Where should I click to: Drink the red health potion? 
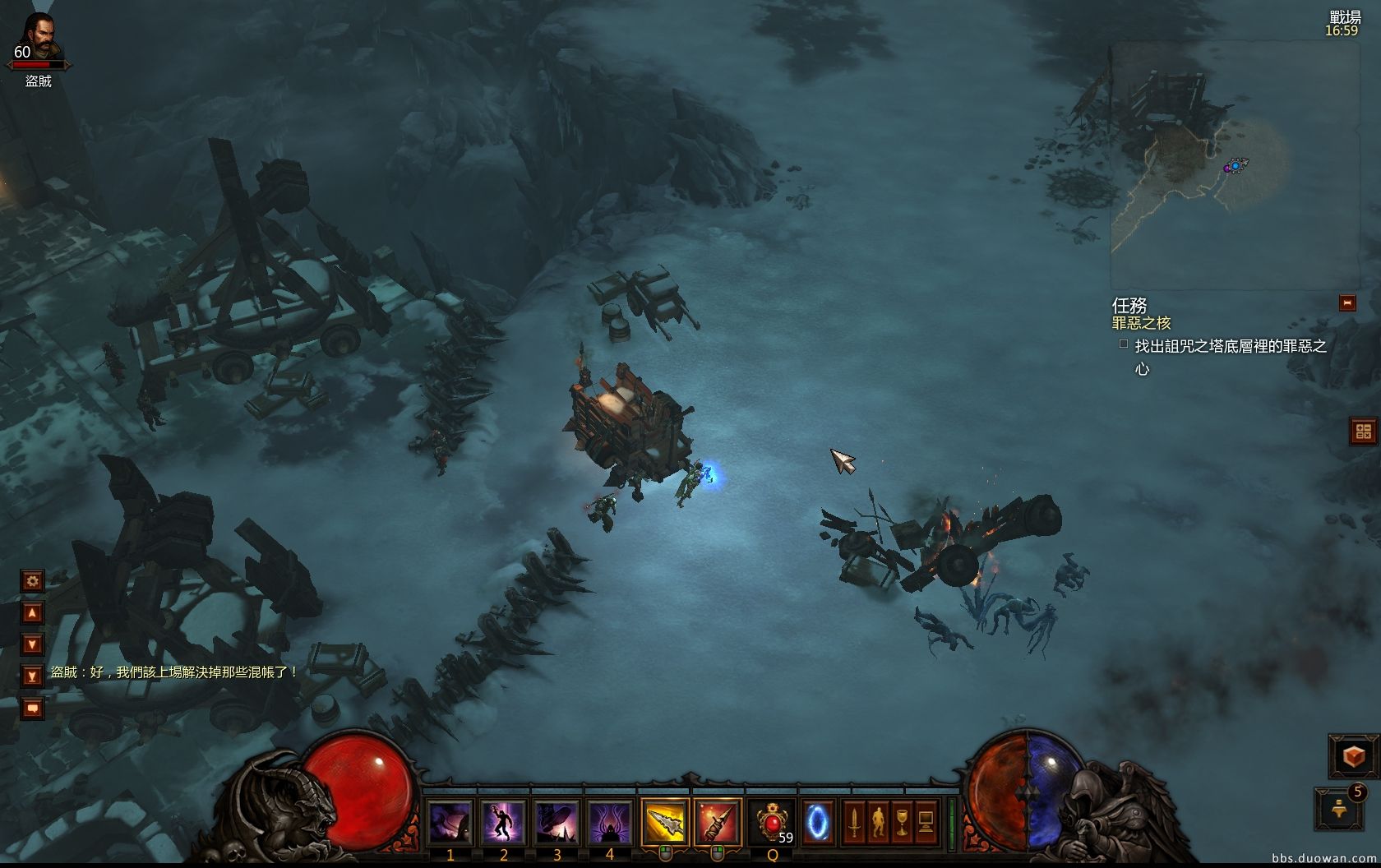point(772,821)
